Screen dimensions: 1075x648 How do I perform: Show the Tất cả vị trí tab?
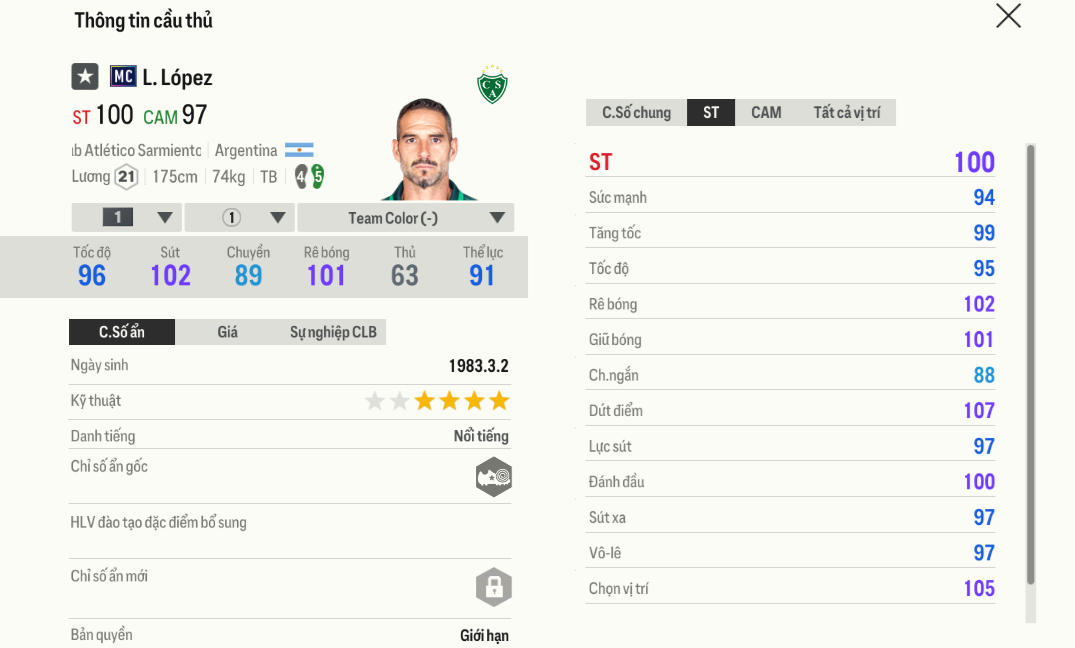click(846, 112)
